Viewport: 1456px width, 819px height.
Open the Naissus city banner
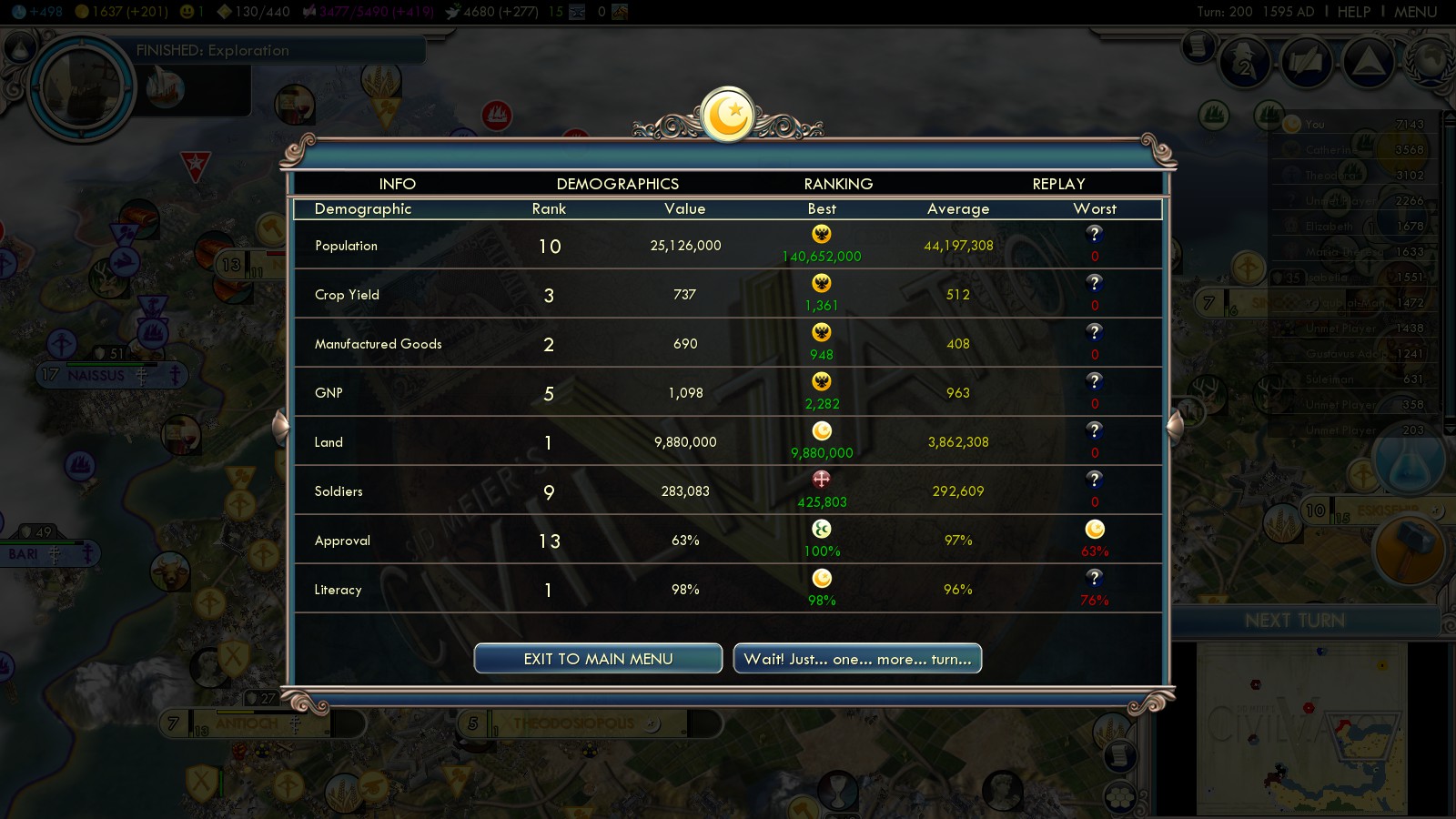[x=96, y=375]
